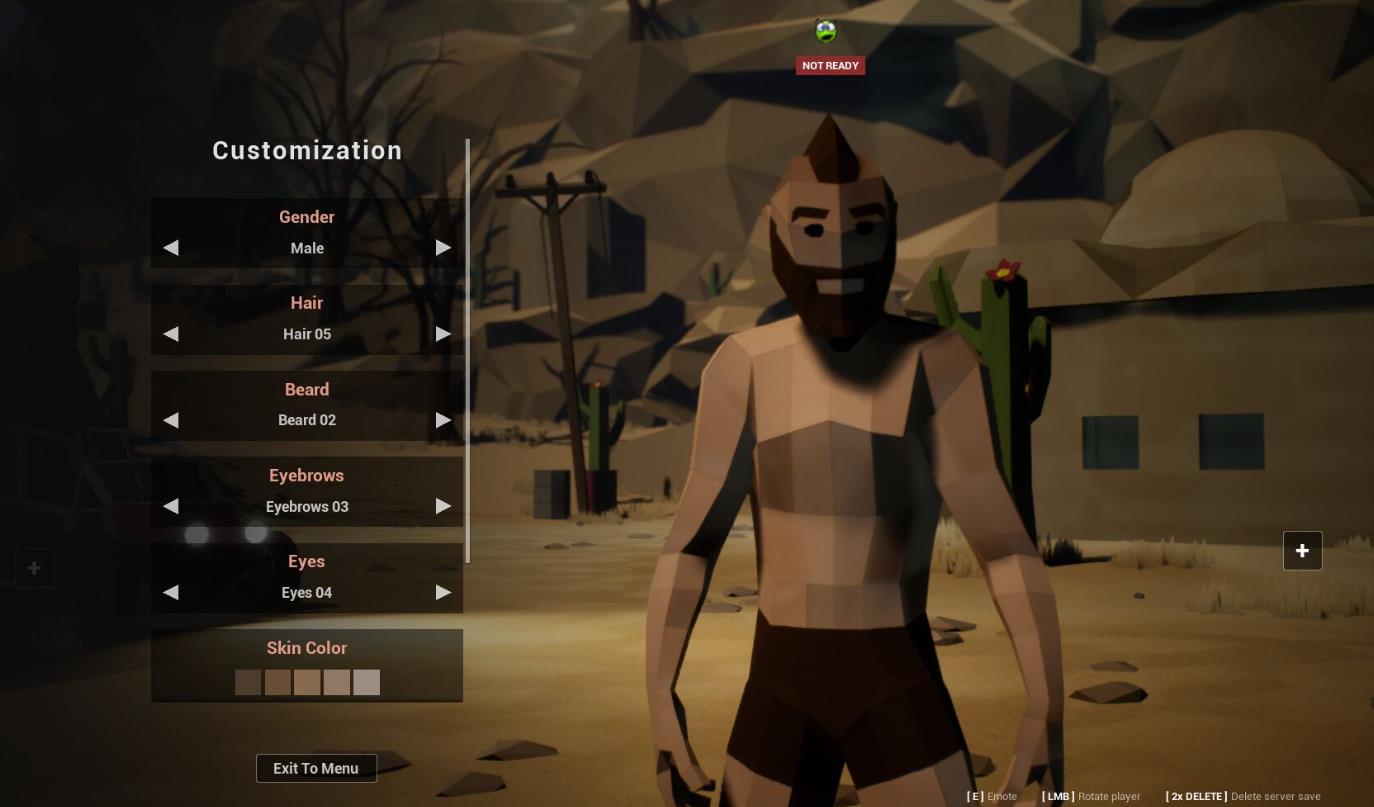Switch to the next Gender option

(x=443, y=248)
